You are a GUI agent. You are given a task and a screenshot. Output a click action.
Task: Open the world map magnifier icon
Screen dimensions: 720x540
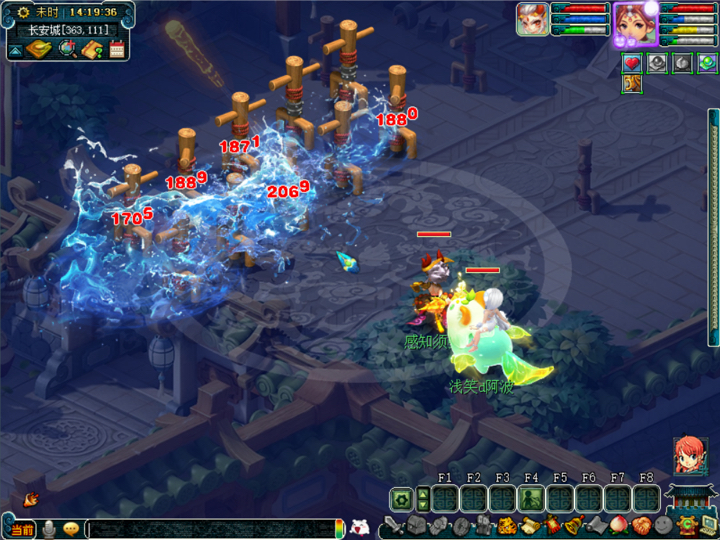(67, 49)
